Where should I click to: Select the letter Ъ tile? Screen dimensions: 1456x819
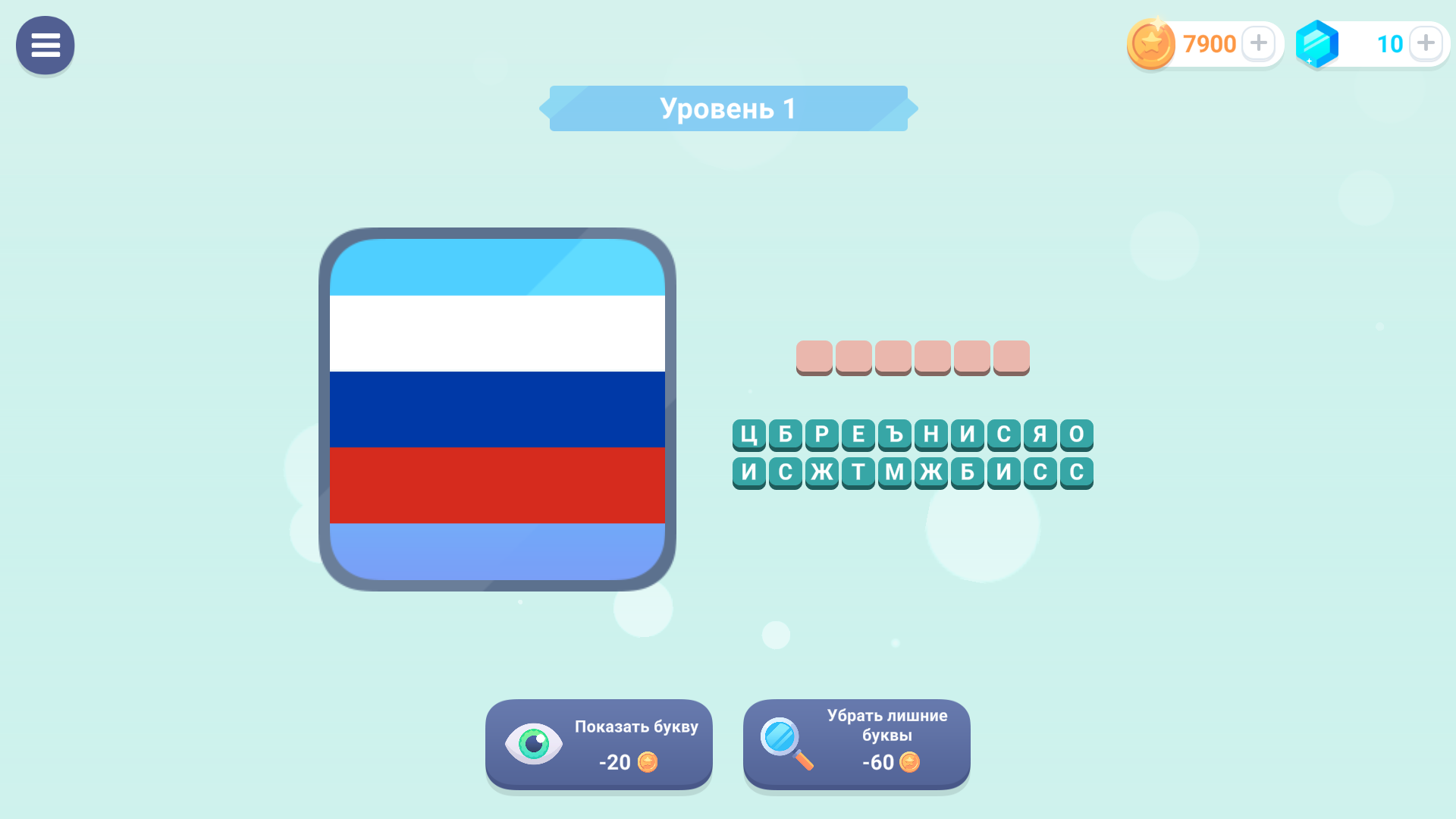click(894, 435)
